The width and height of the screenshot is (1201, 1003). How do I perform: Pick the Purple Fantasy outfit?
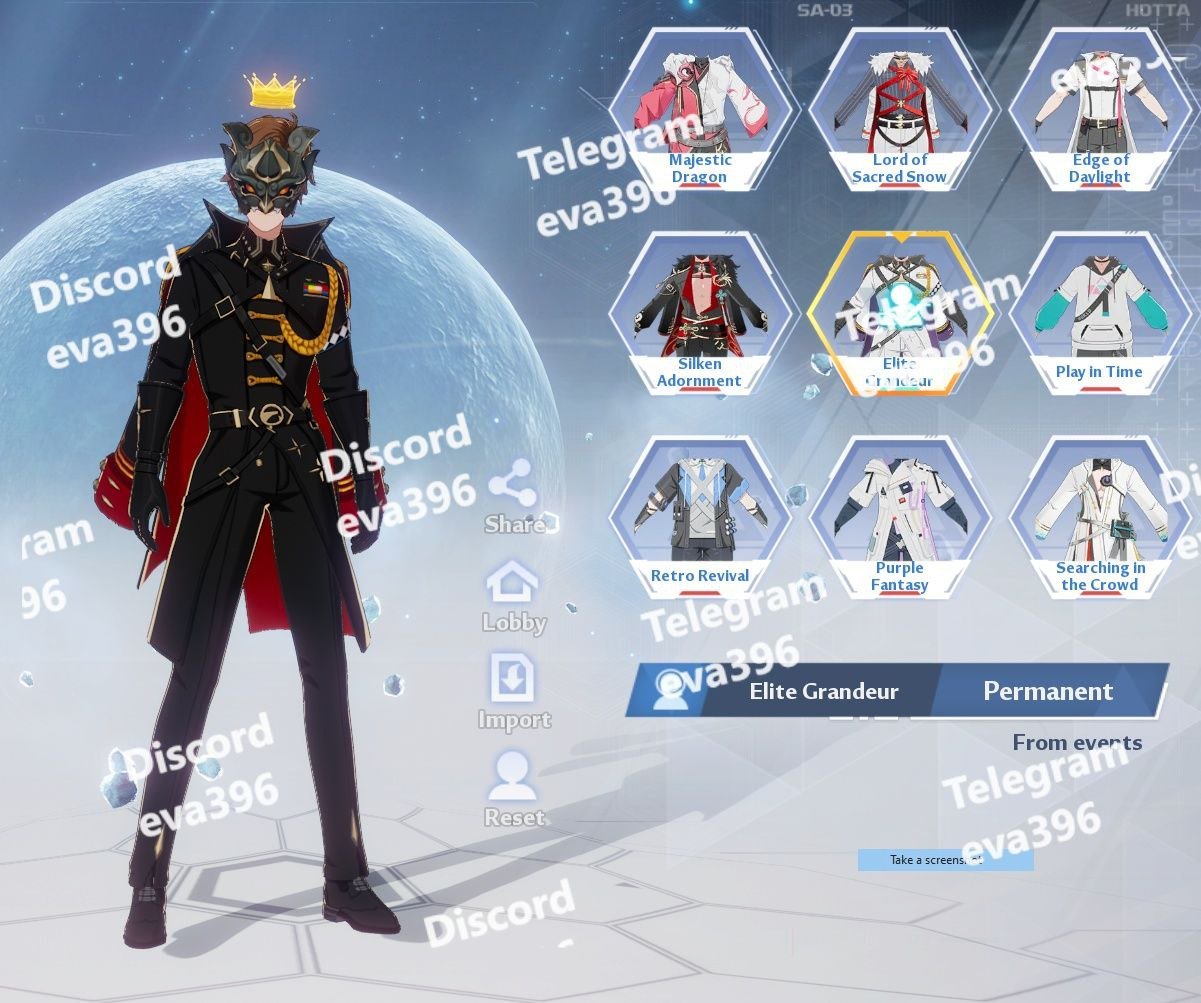click(900, 516)
